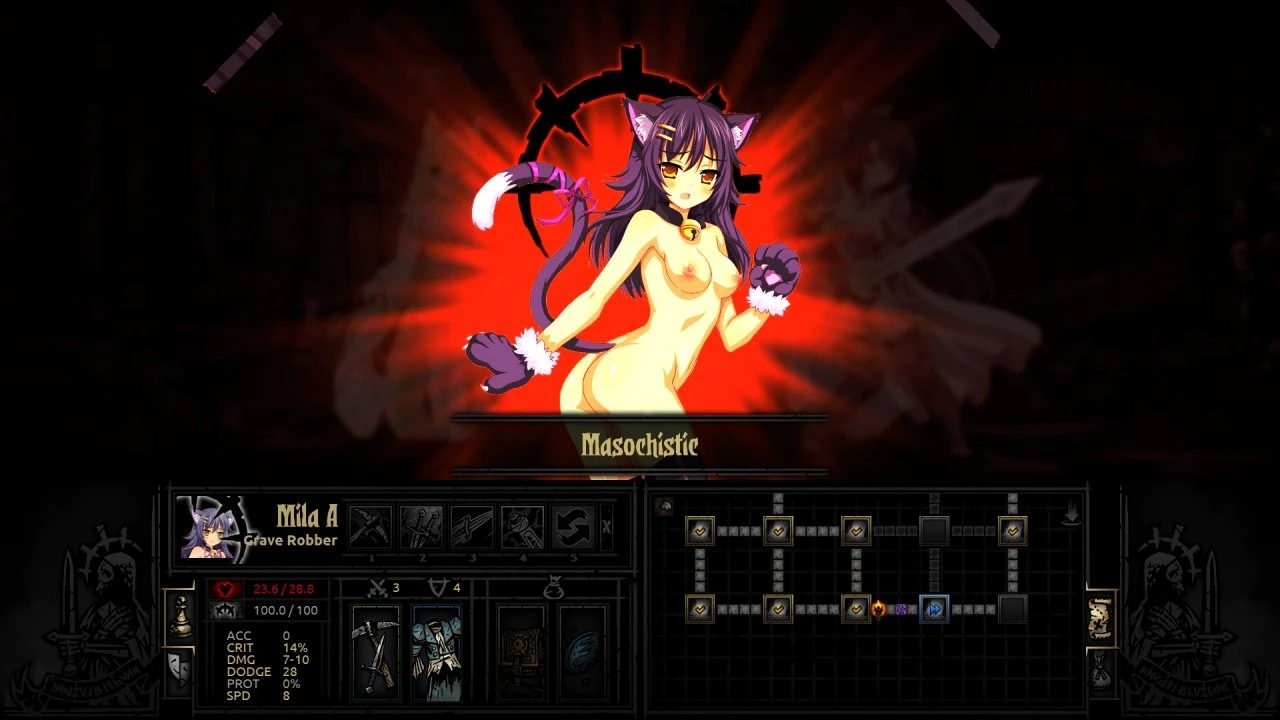Viewport: 1280px width, 720px height.
Task: Click the X marker beside skill slot 5
Action: 606,526
